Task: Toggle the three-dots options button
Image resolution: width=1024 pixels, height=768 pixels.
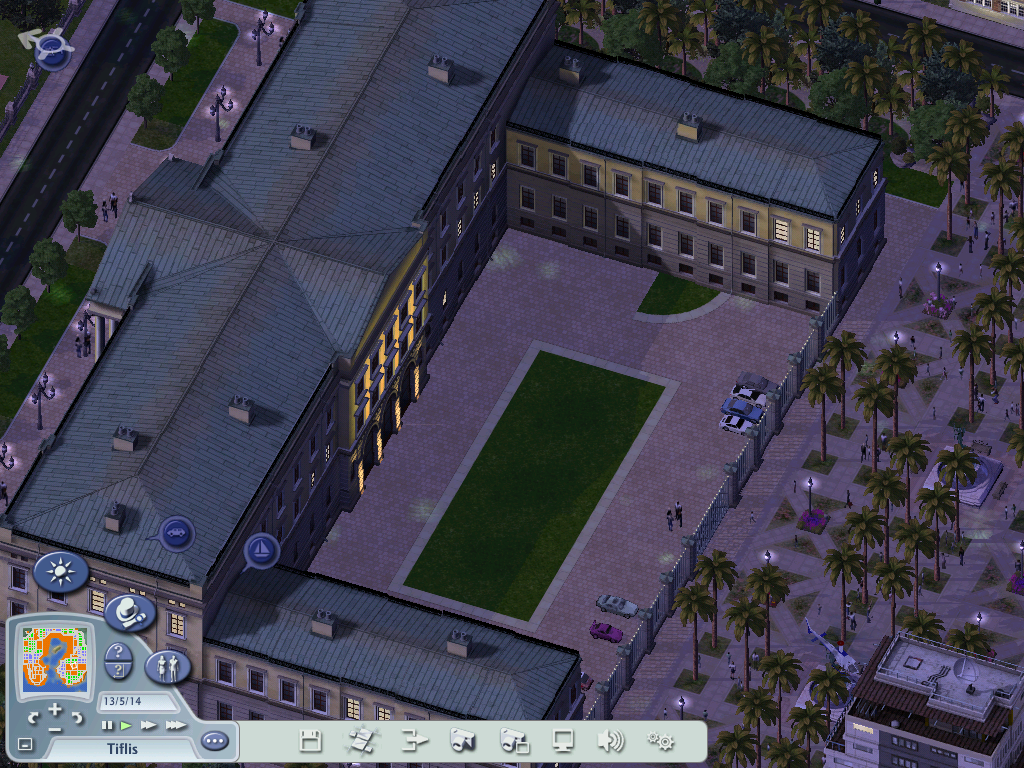Action: click(x=214, y=741)
